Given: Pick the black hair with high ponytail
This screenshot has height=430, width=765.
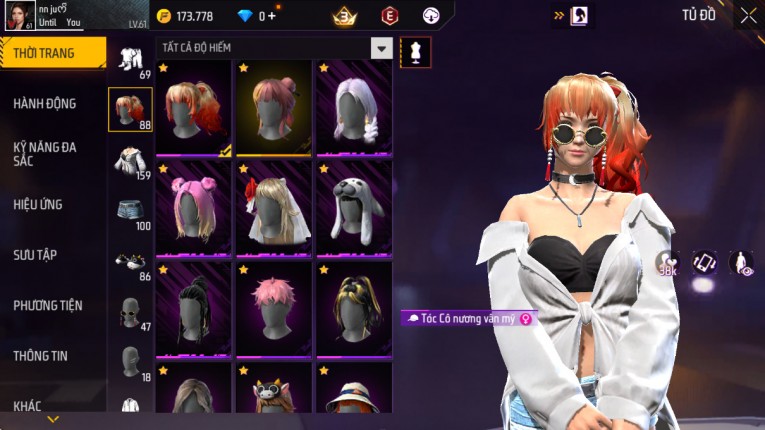Looking at the screenshot, I should [194, 308].
